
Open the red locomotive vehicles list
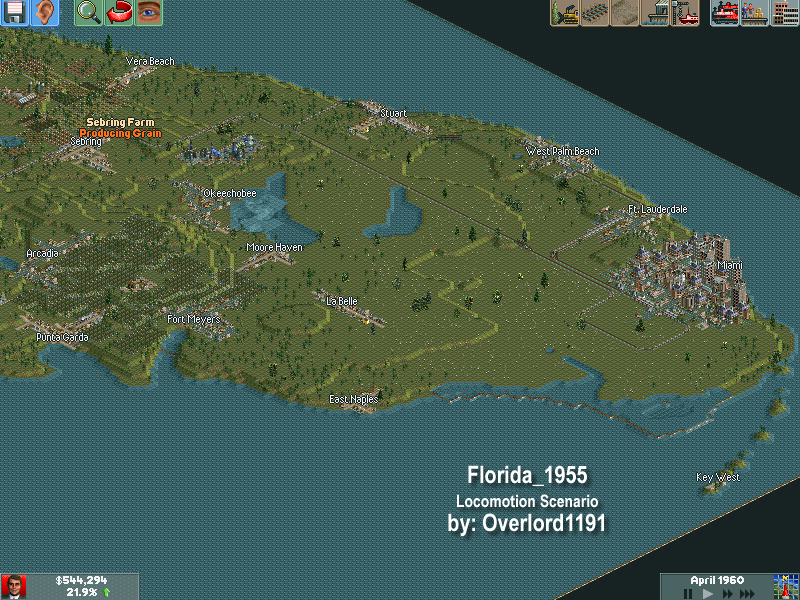(725, 13)
